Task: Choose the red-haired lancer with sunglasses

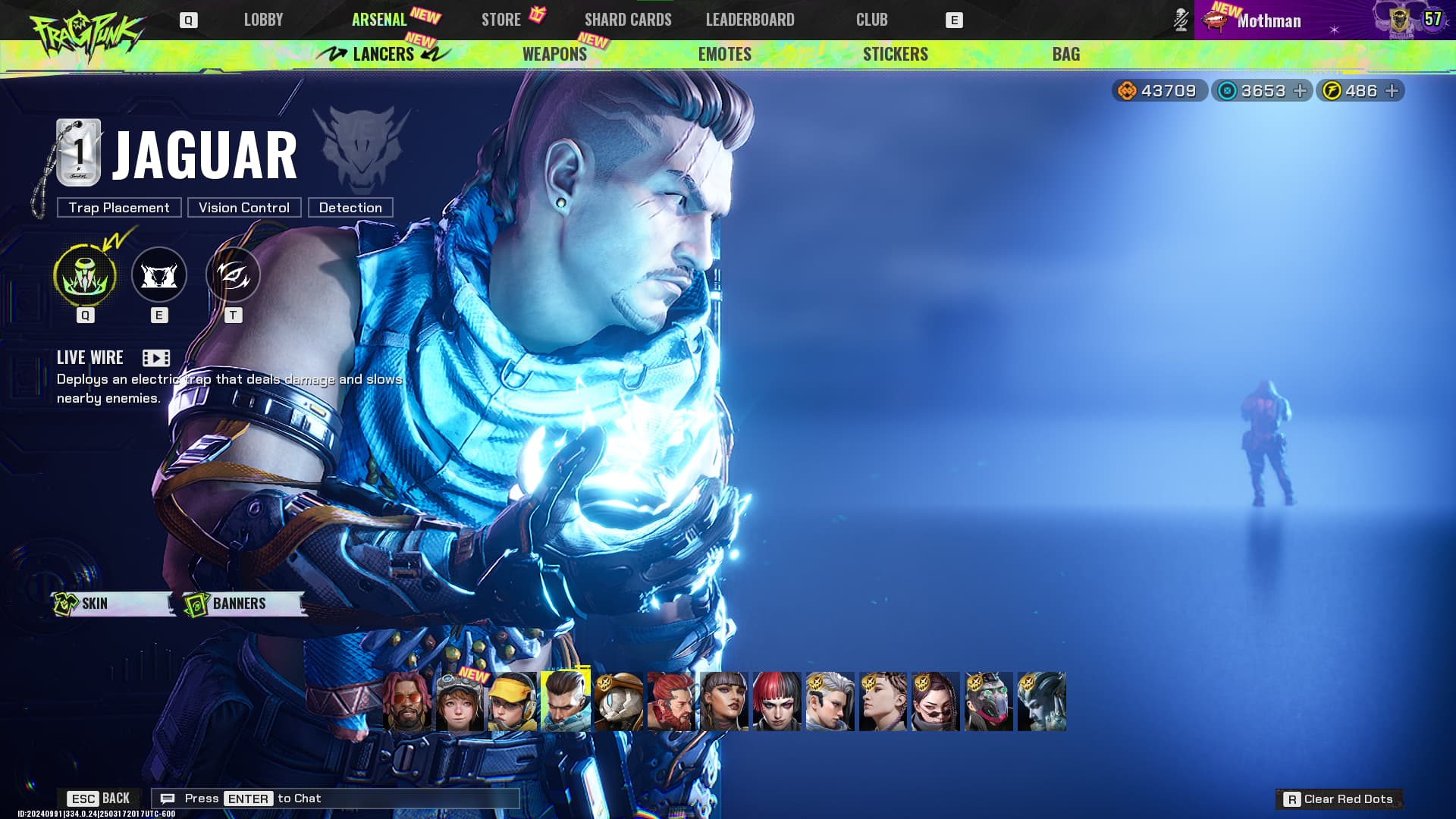Action: click(x=406, y=701)
